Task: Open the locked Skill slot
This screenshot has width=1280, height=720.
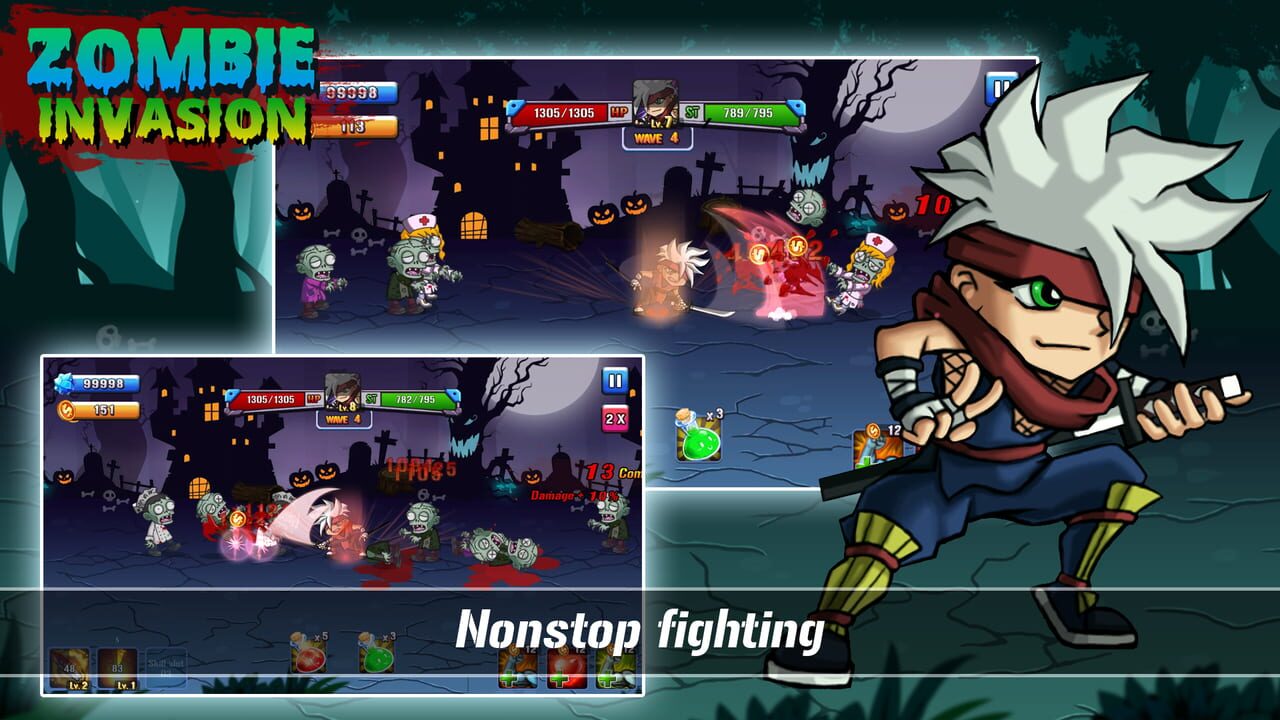Action: 166,665
